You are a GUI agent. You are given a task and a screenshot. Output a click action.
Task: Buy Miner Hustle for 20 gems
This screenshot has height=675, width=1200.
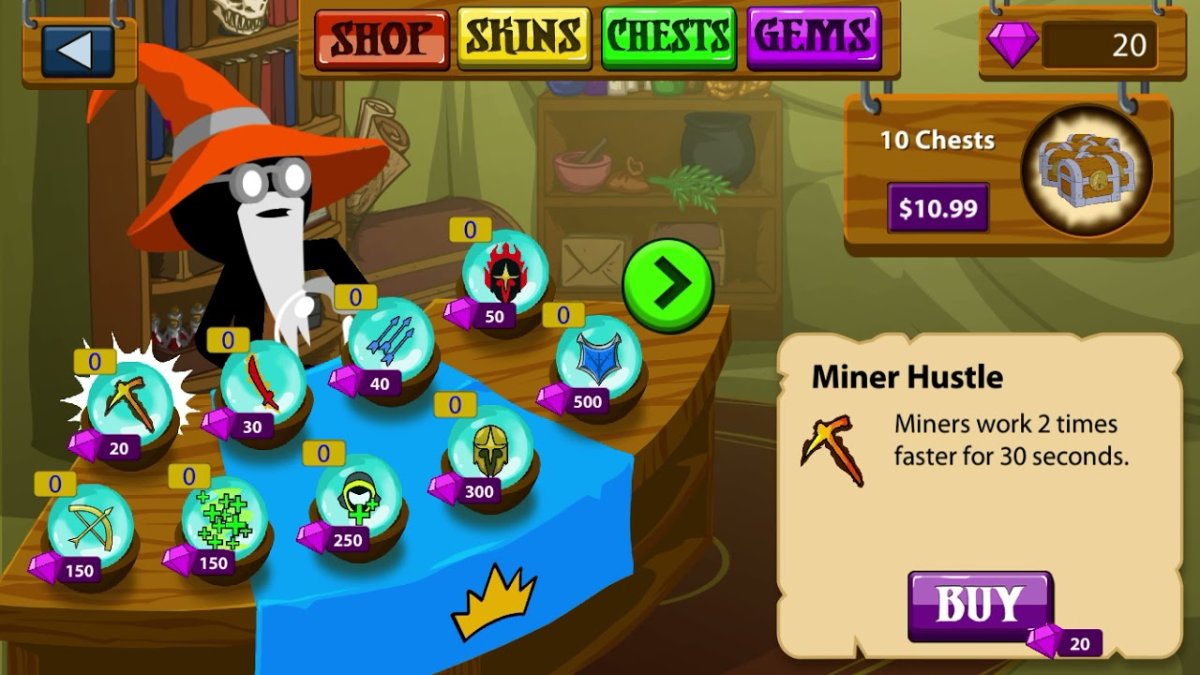click(x=980, y=606)
